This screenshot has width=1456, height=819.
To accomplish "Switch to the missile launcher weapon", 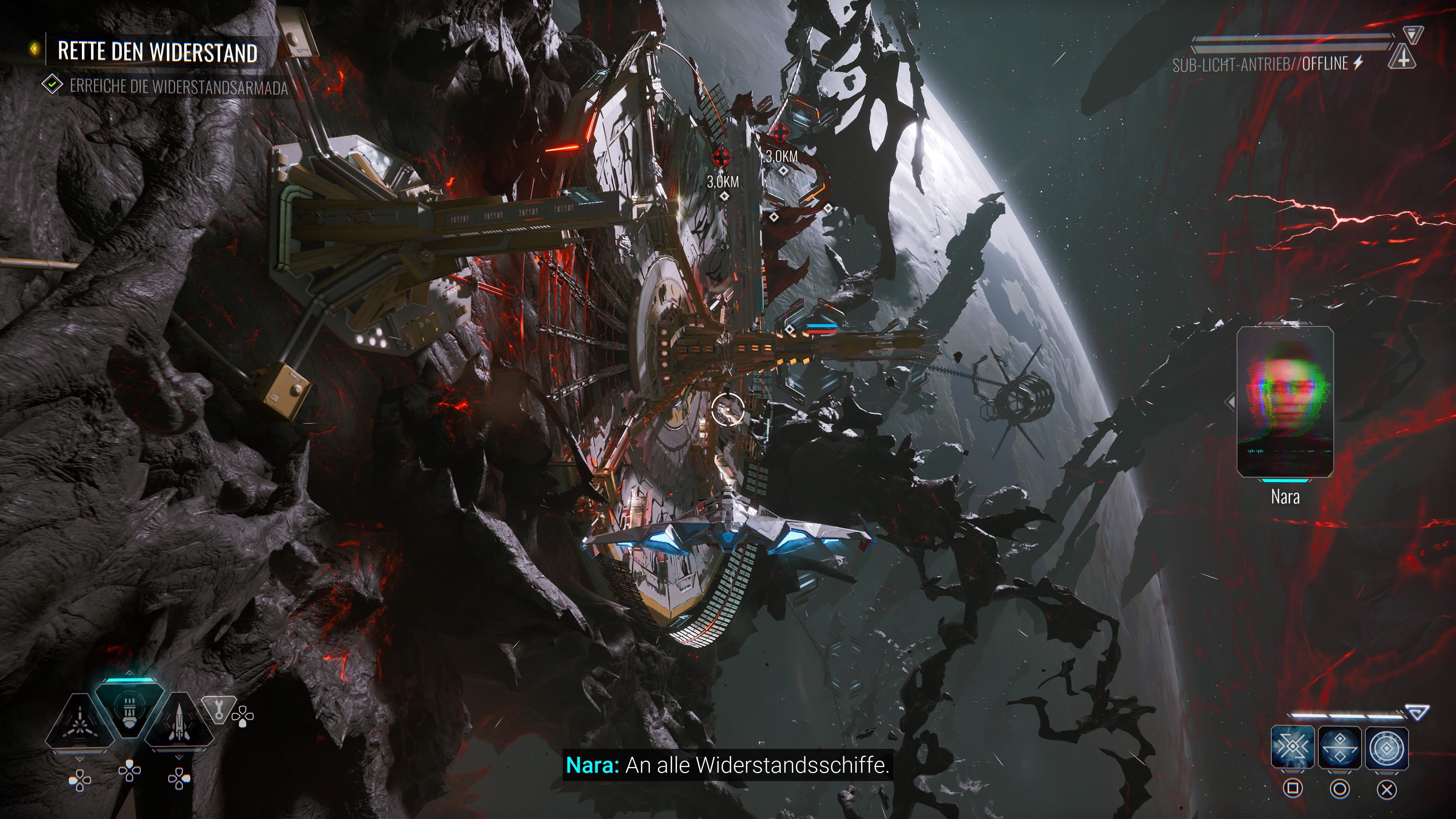I will [179, 723].
